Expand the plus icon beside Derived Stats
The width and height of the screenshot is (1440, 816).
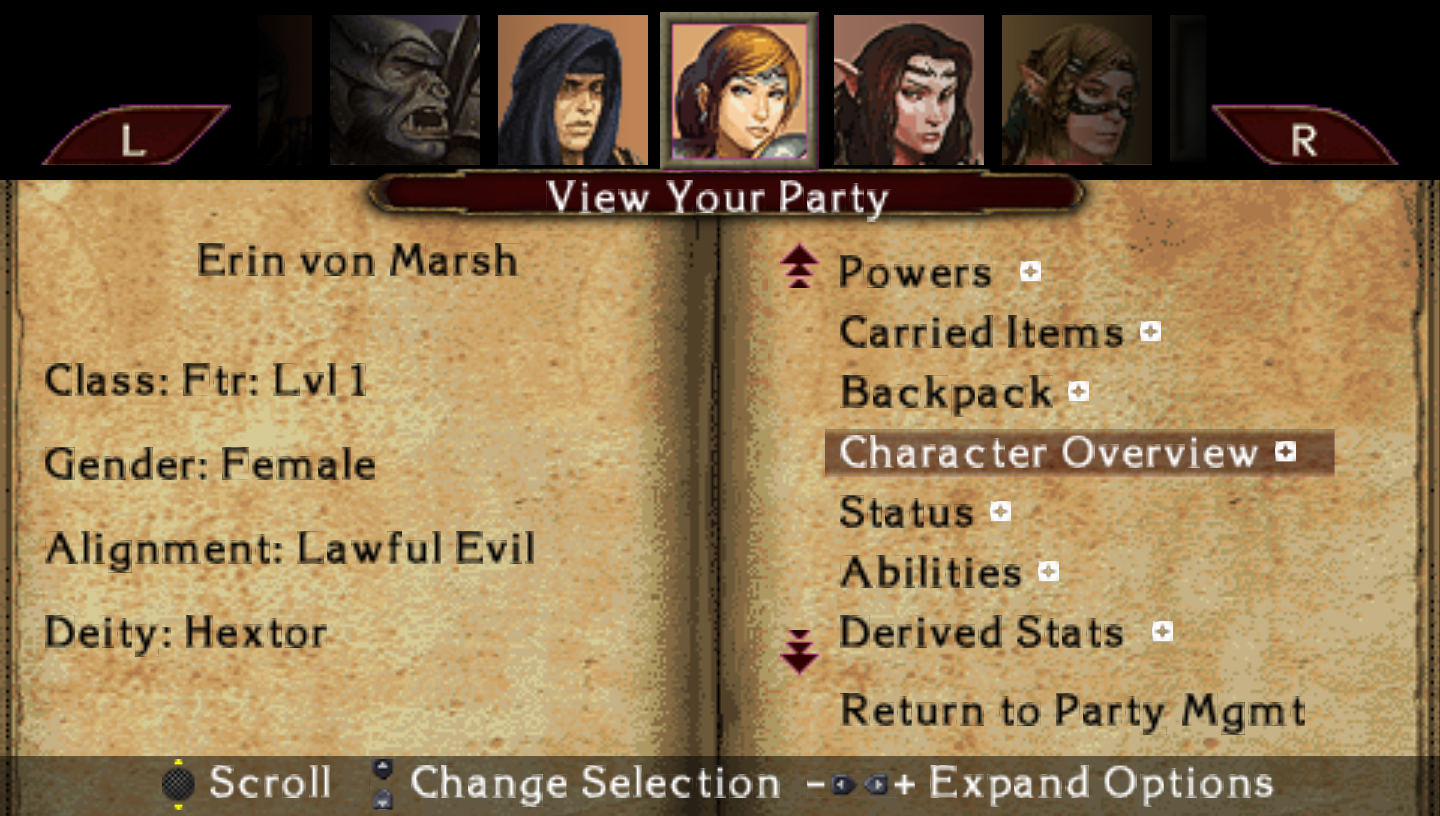pyautogui.click(x=1162, y=631)
